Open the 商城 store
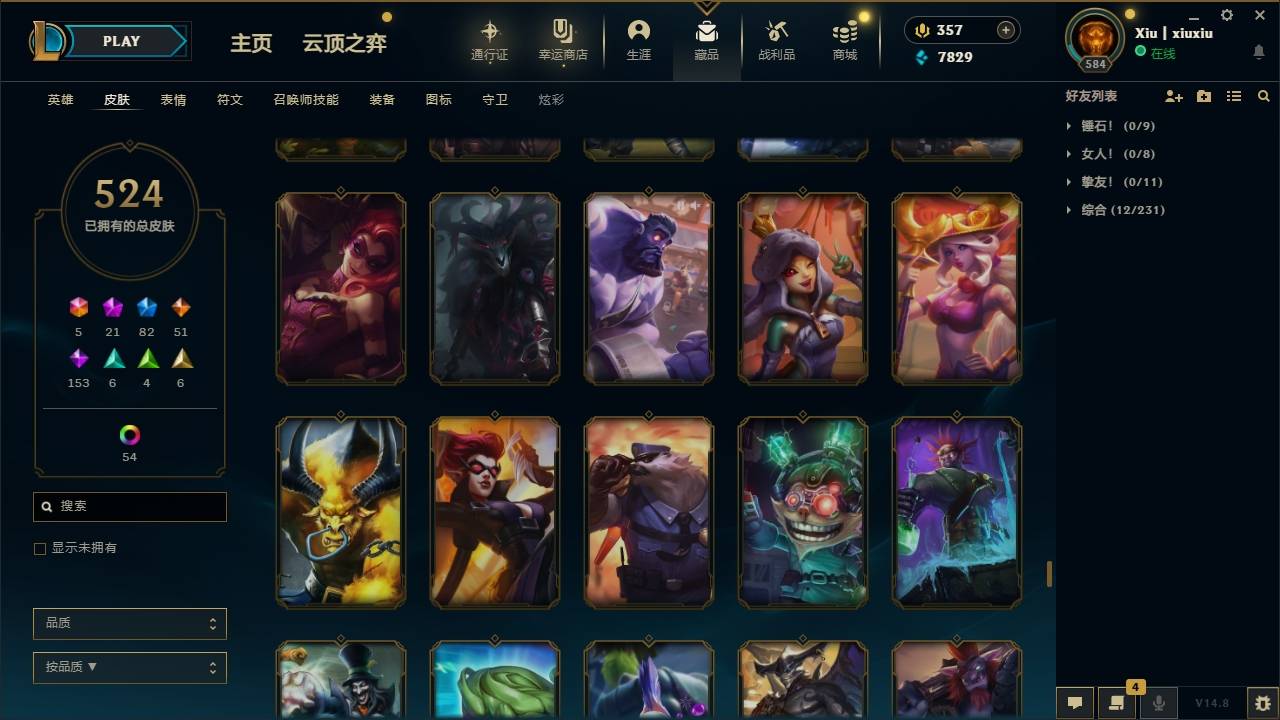 (843, 40)
